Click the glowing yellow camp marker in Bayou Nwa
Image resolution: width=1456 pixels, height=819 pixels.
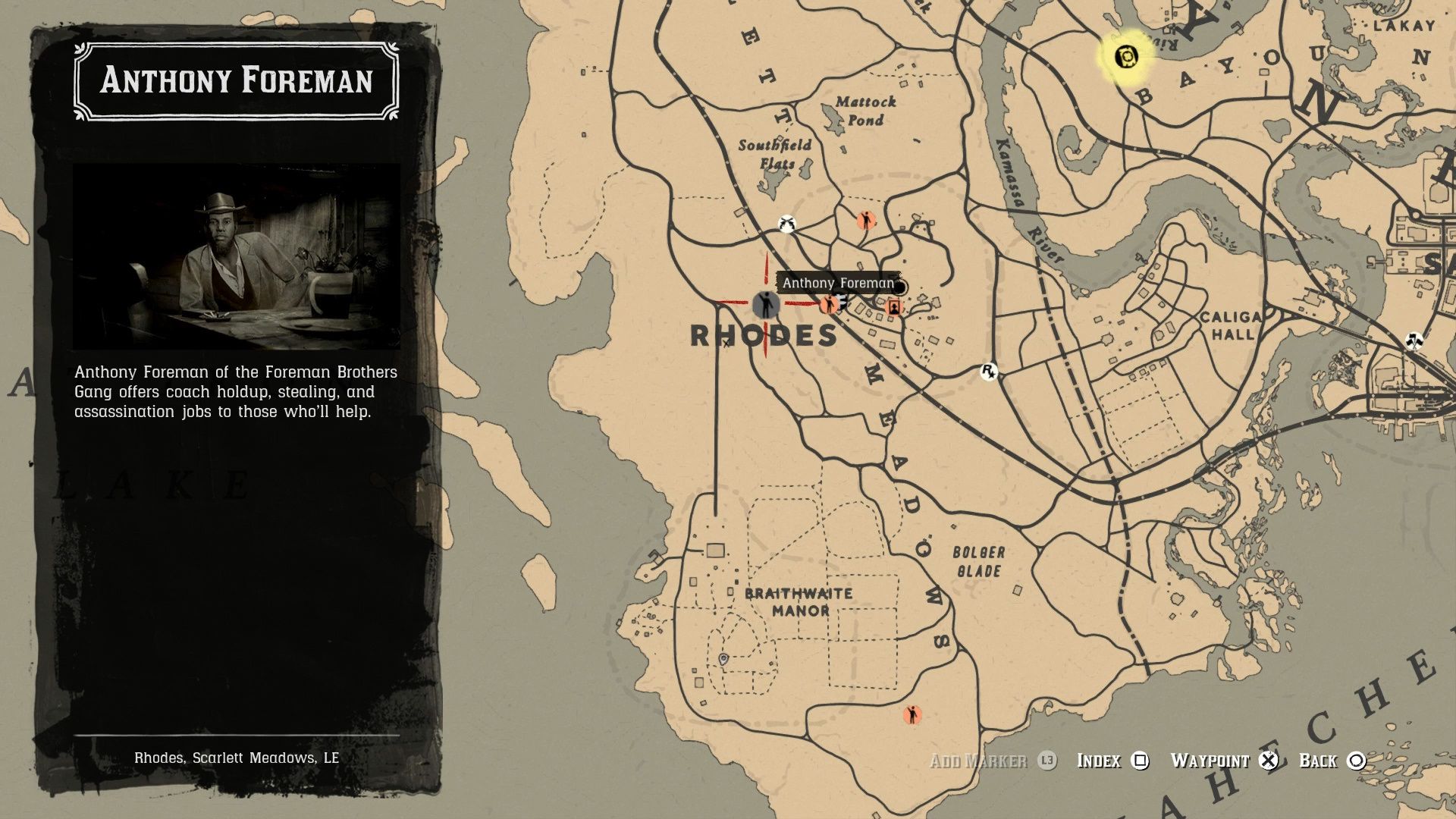point(1128,55)
